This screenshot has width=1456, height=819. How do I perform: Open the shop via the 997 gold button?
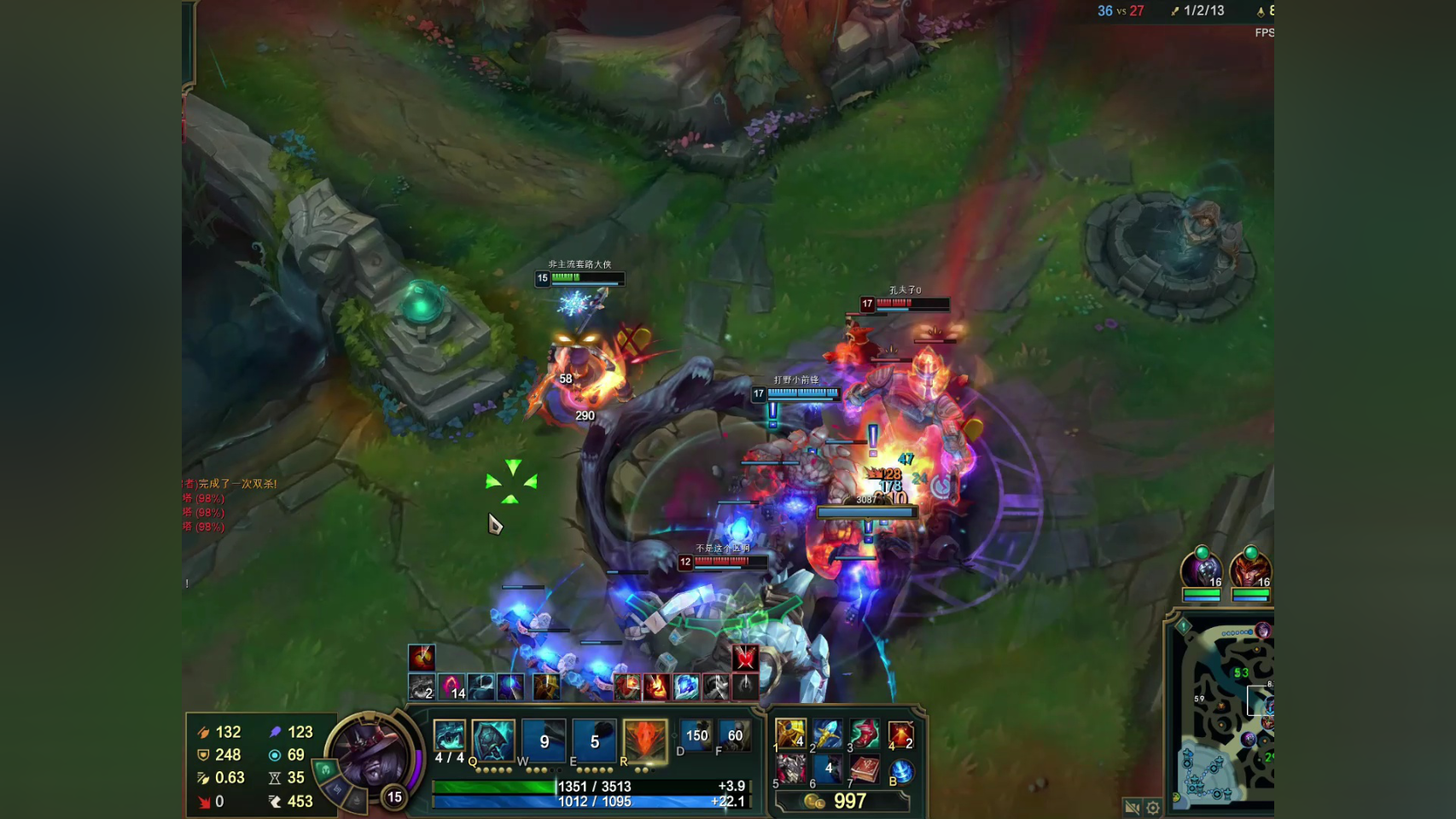click(x=841, y=801)
